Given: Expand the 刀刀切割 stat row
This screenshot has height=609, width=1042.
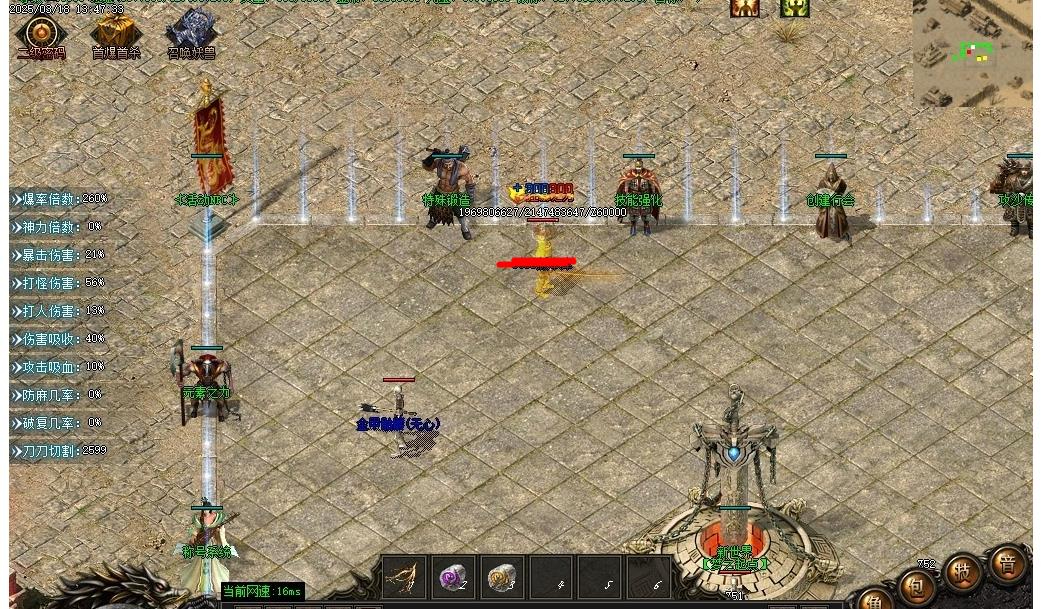Looking at the screenshot, I should pos(62,451).
